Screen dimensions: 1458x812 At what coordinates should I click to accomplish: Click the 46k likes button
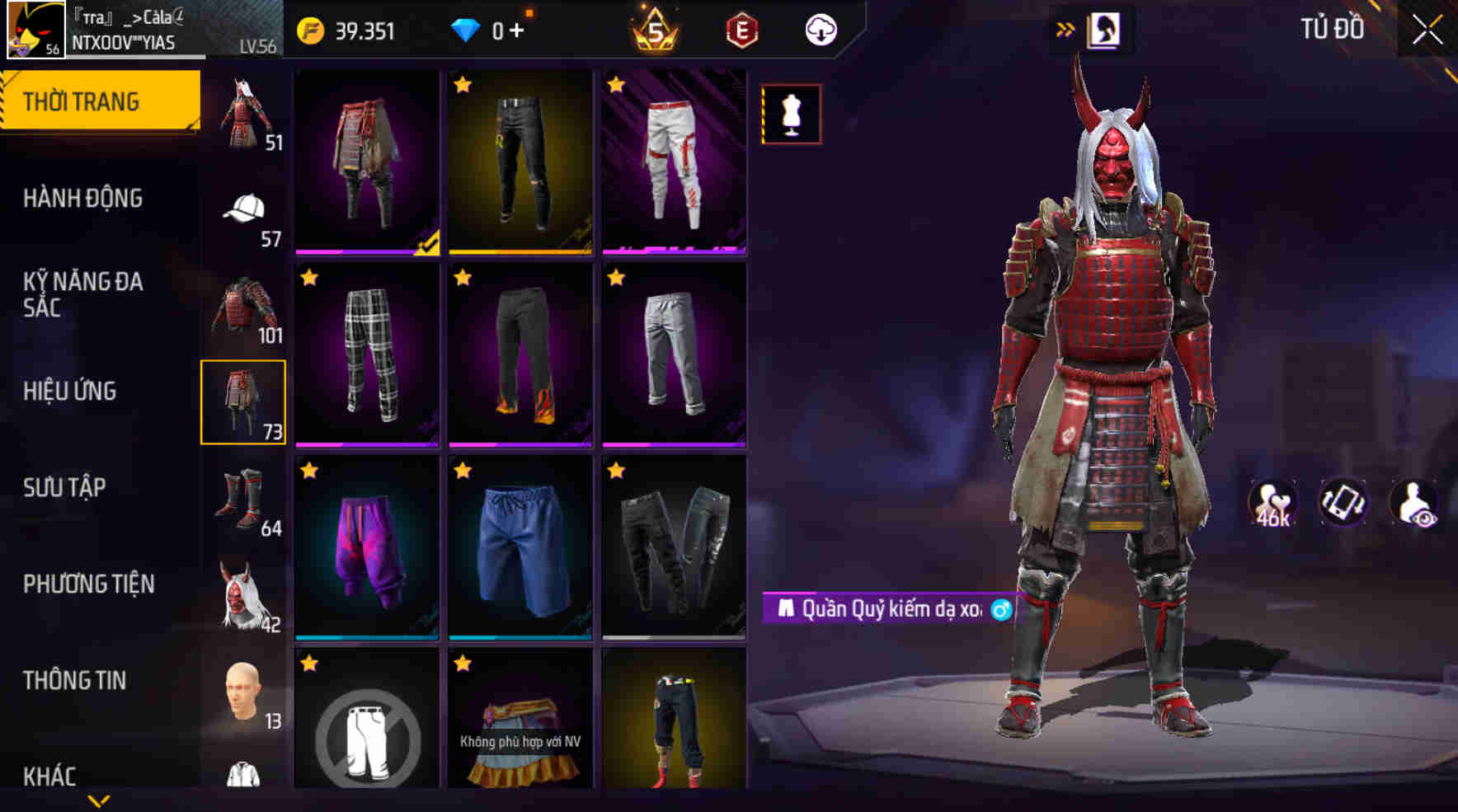click(x=1270, y=503)
